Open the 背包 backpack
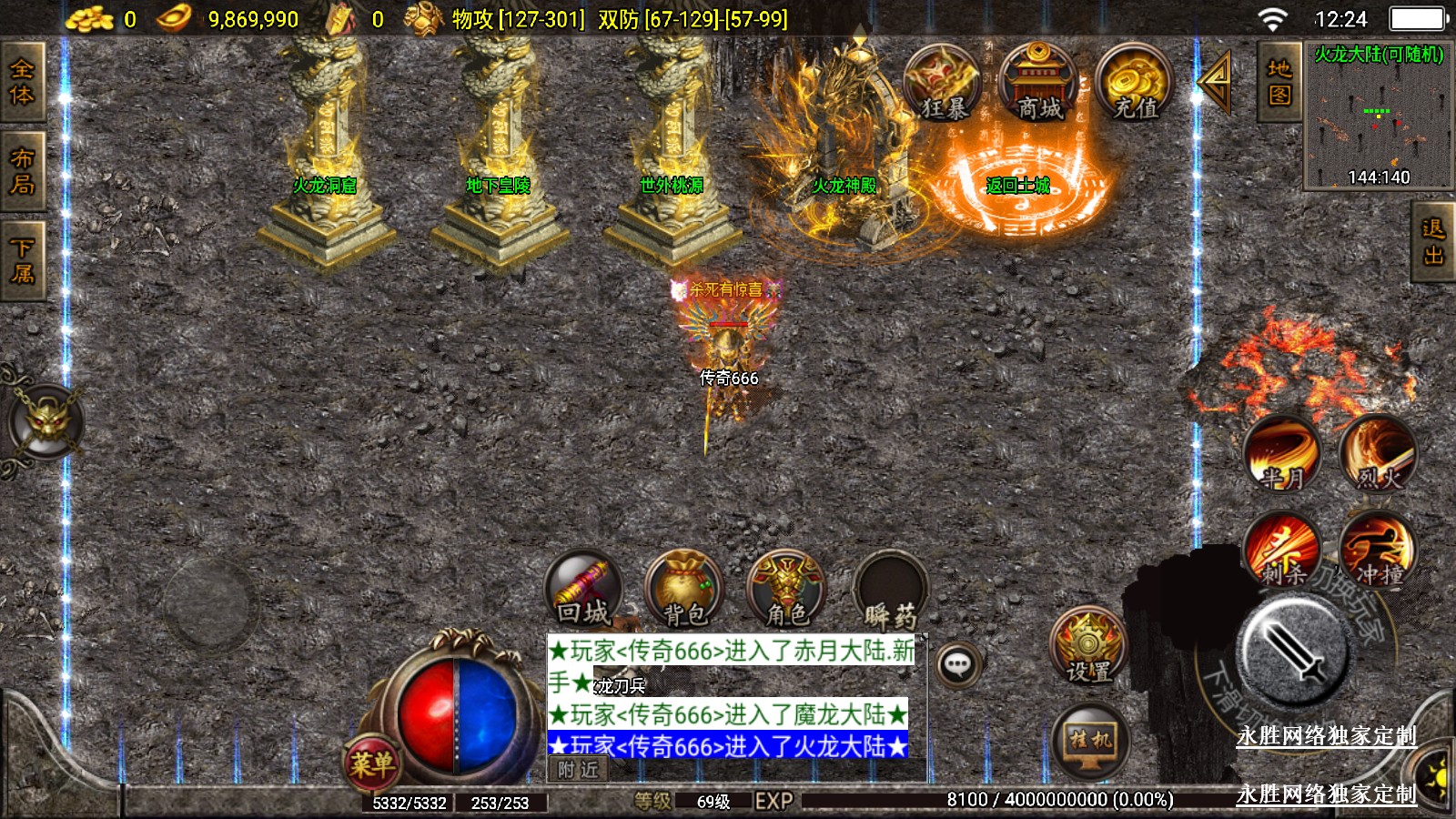 tap(684, 591)
